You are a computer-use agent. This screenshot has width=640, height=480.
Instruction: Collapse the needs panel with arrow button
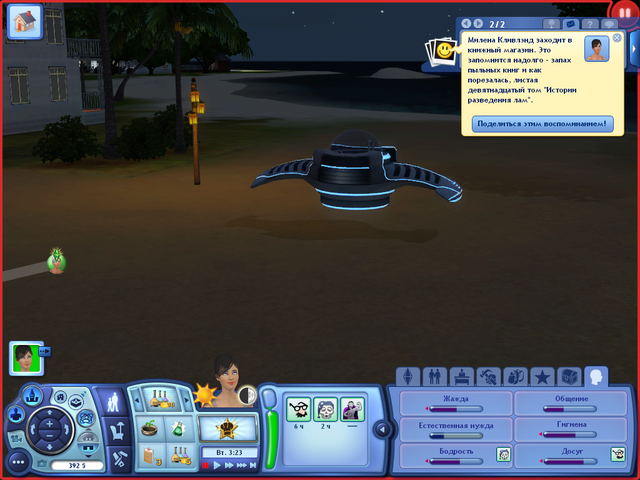coord(382,428)
